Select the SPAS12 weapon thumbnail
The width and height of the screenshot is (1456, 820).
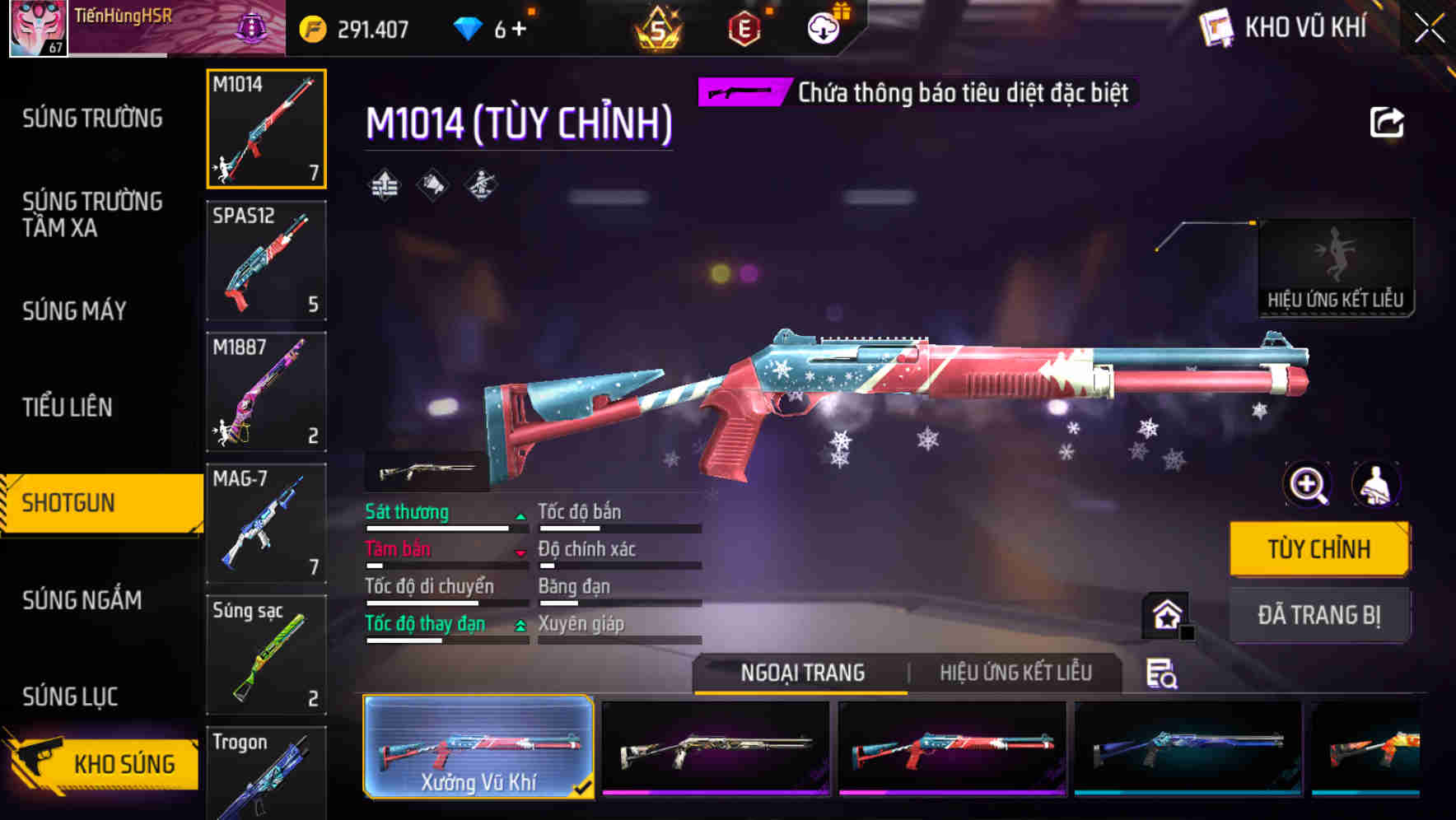pyautogui.click(x=266, y=260)
